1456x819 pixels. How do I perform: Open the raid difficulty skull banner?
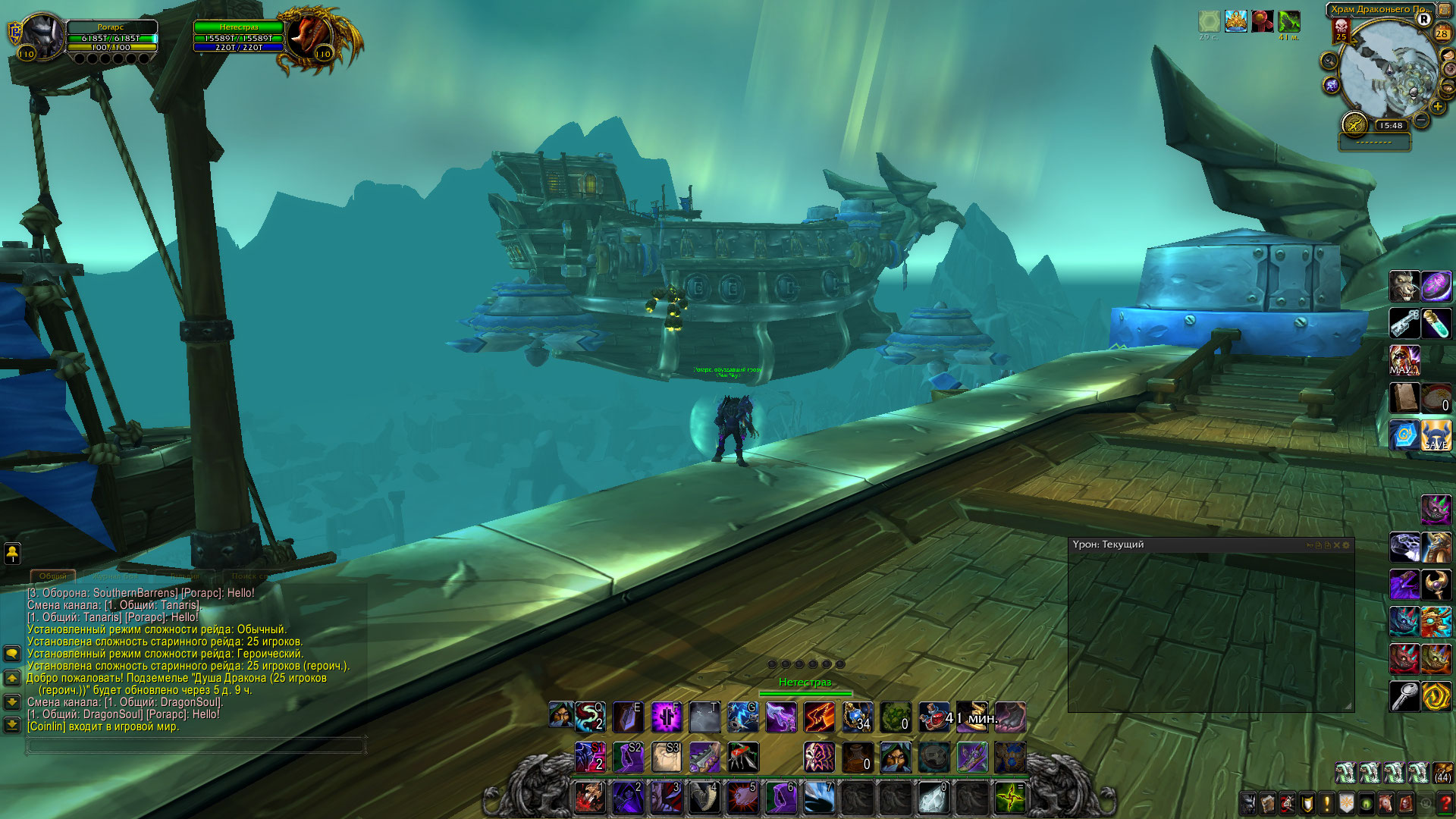tap(1341, 32)
